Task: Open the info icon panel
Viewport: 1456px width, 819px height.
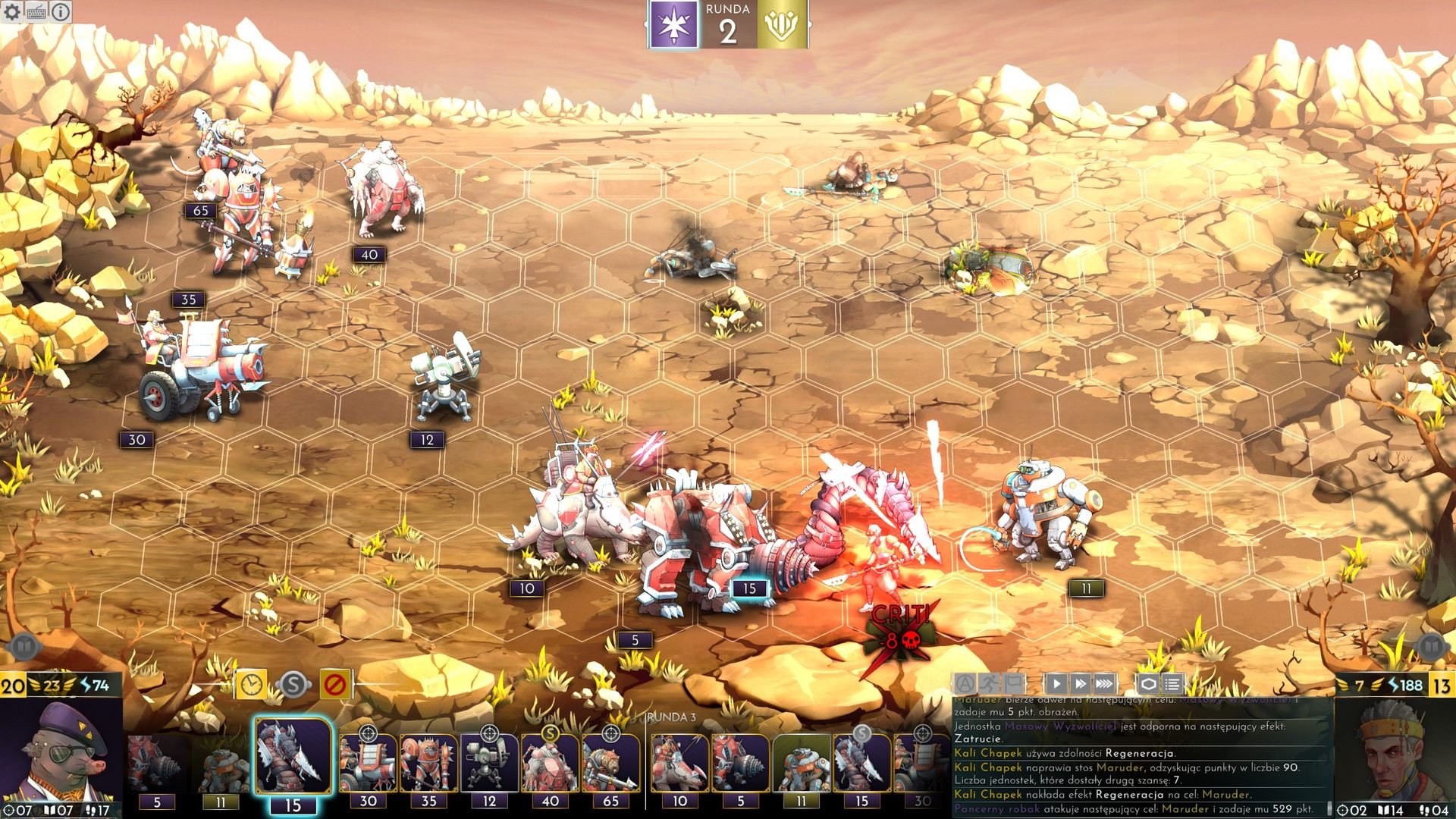Action: pyautogui.click(x=60, y=11)
